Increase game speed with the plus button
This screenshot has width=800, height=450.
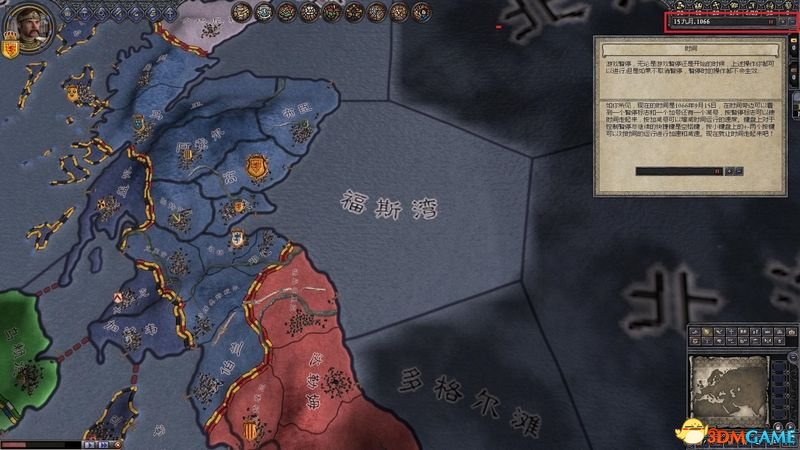click(782, 20)
